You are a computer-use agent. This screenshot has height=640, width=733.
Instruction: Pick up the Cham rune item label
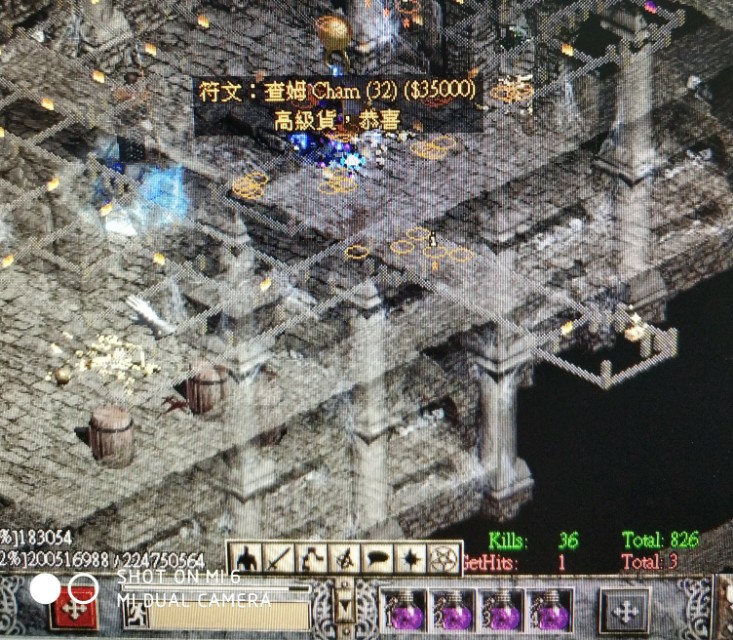pyautogui.click(x=337, y=93)
